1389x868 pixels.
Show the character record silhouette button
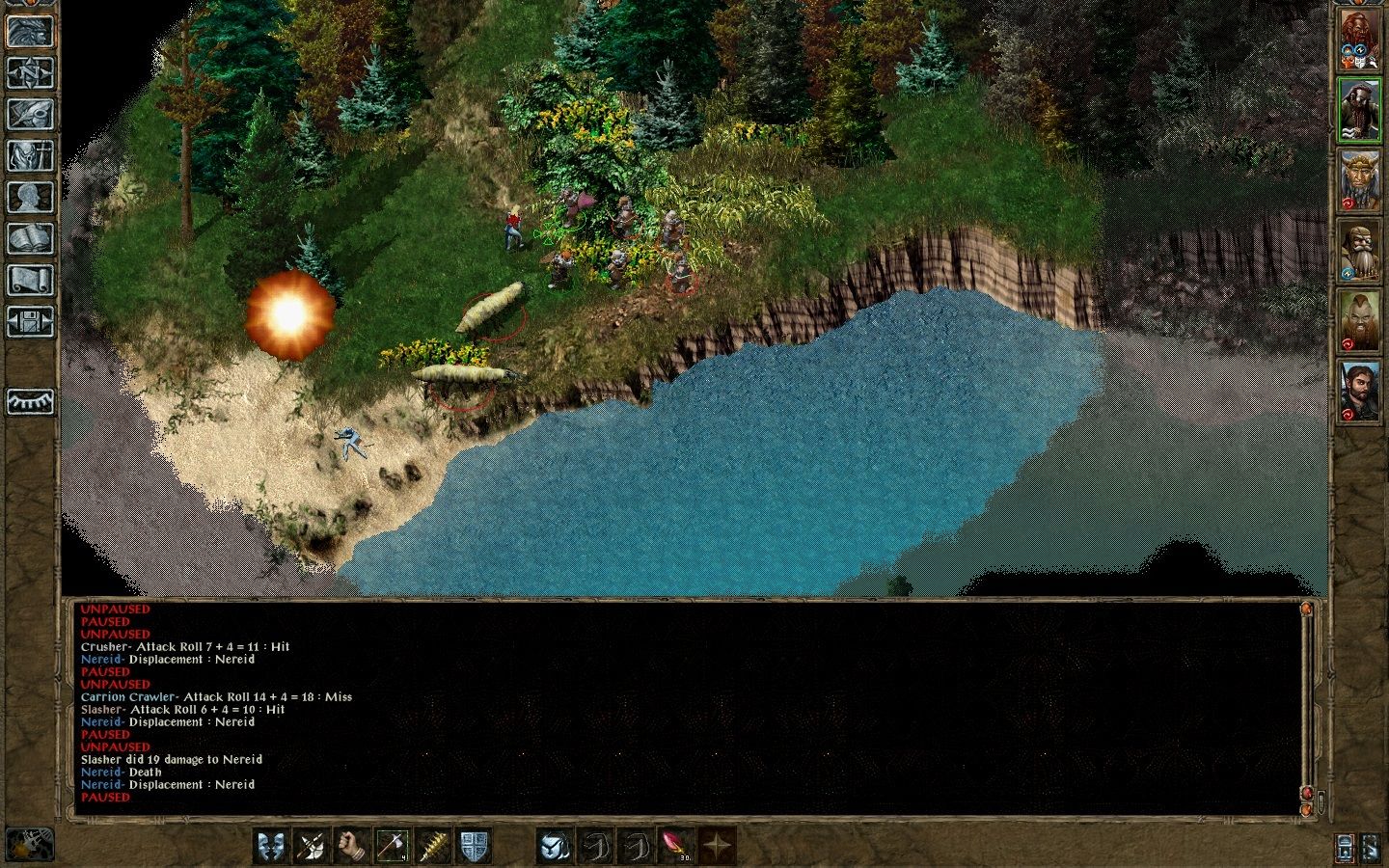[x=30, y=197]
